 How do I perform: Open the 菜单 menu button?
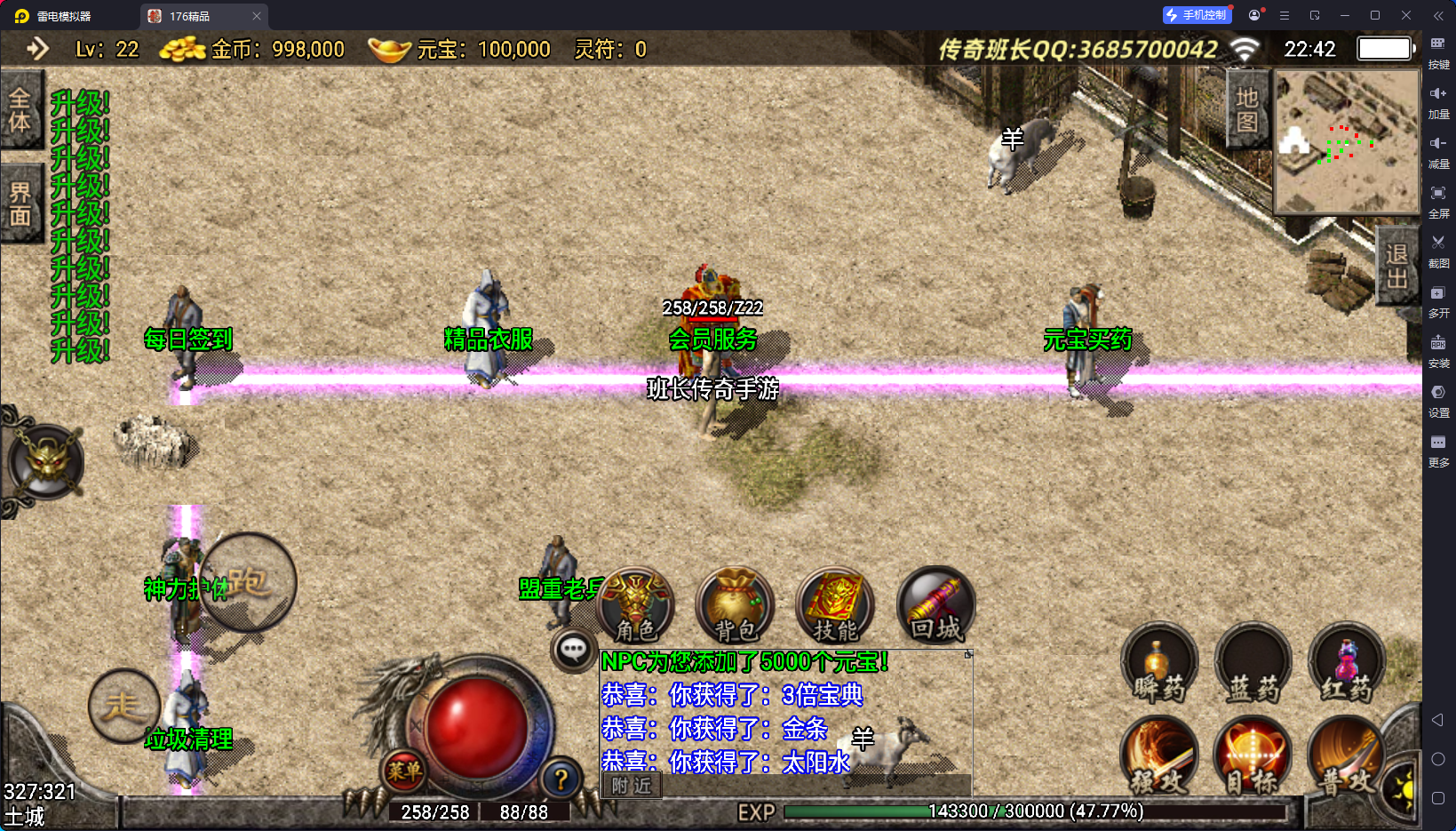pyautogui.click(x=404, y=771)
